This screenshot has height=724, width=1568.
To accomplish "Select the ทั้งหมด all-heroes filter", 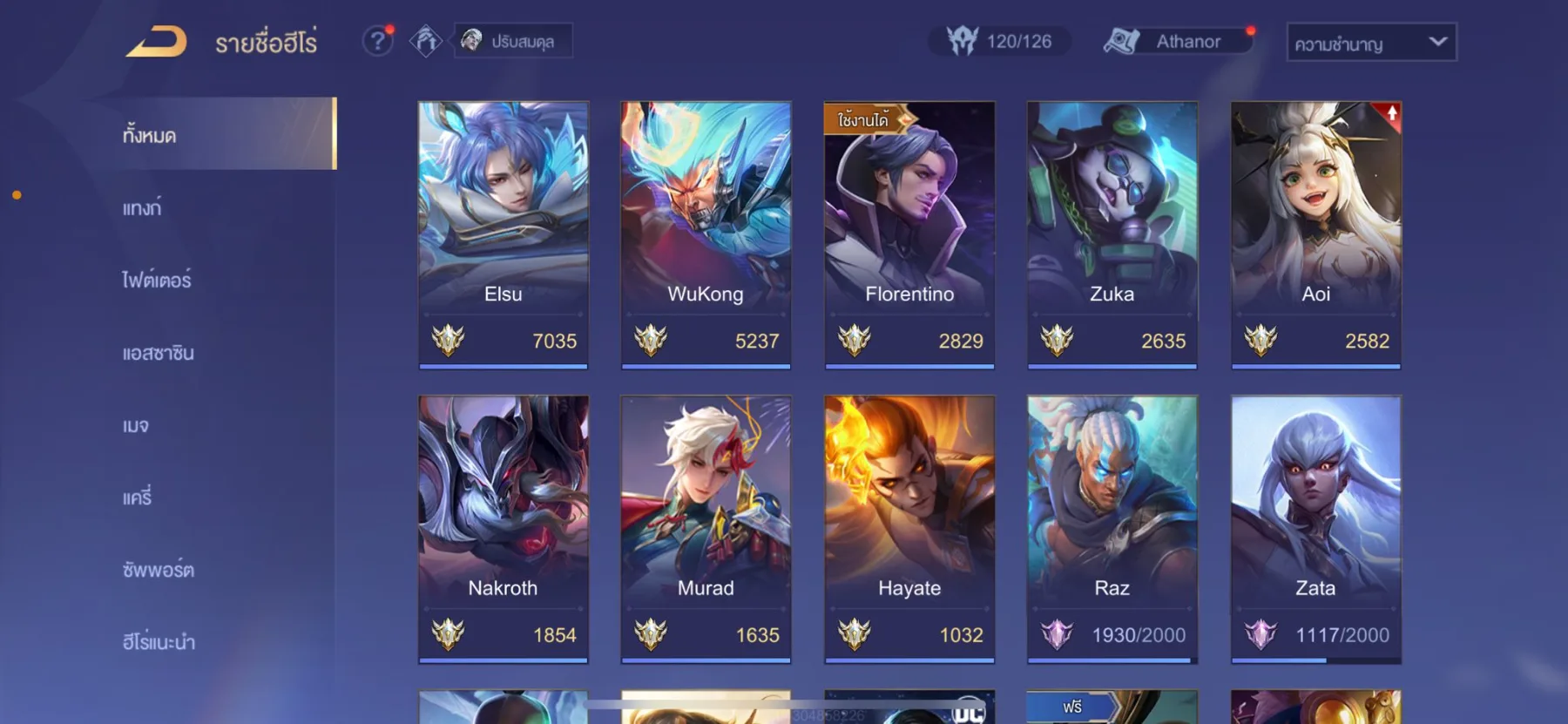I will 149,136.
